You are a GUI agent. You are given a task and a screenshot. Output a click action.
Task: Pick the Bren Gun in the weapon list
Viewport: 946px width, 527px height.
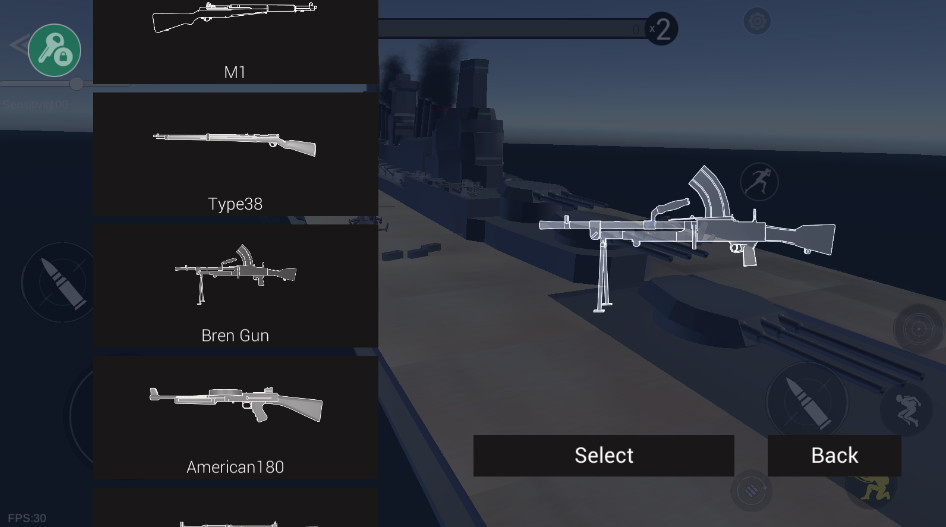click(235, 286)
